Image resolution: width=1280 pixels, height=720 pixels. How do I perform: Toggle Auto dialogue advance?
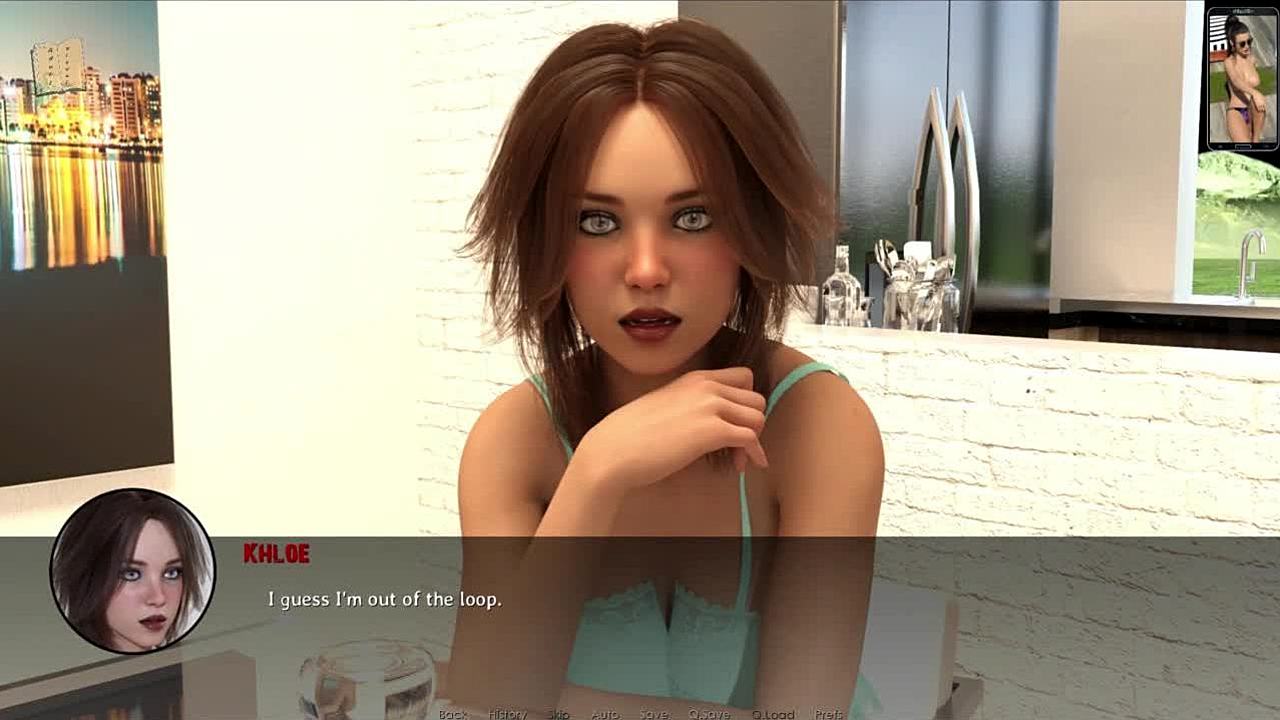click(x=604, y=714)
